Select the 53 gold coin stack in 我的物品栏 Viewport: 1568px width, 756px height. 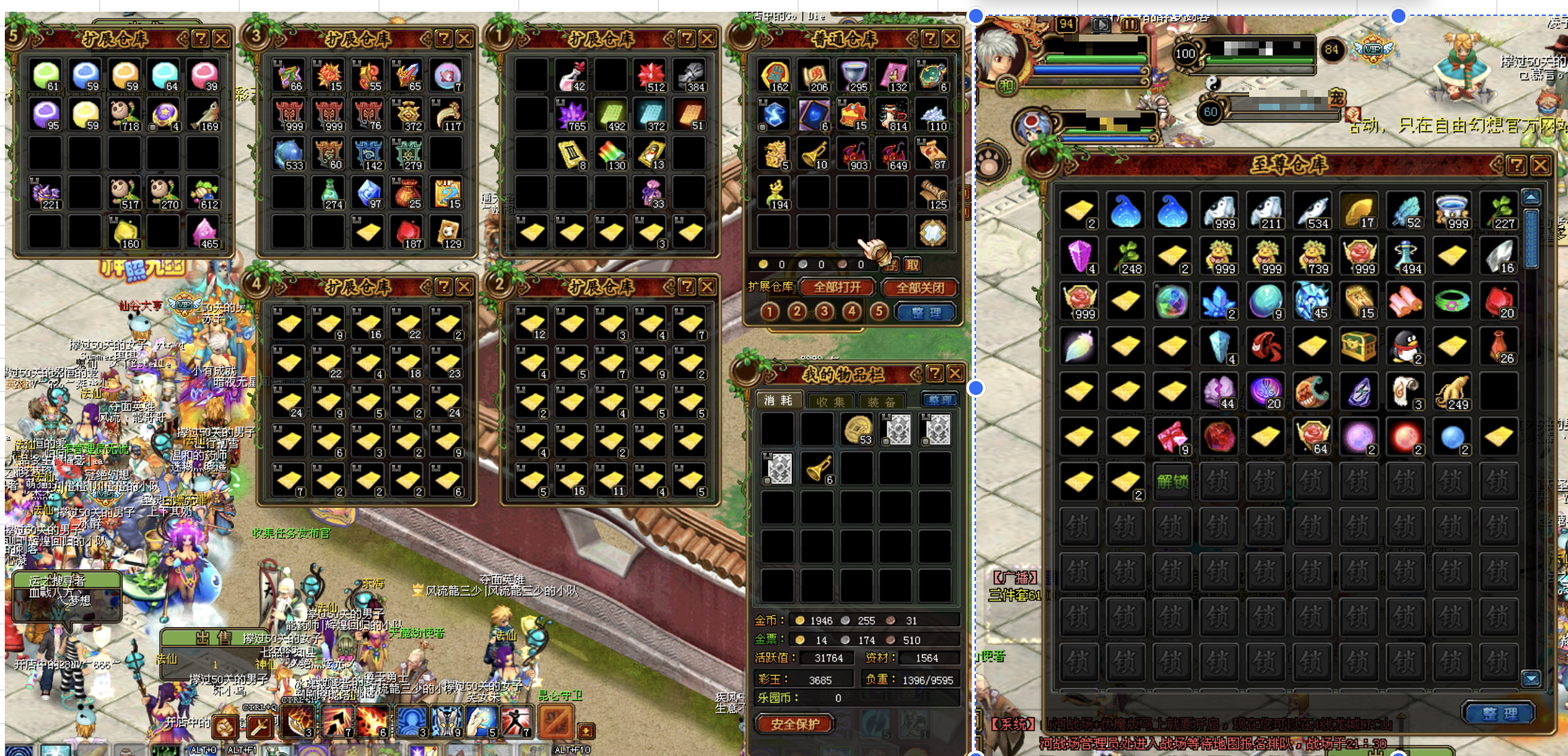[858, 430]
